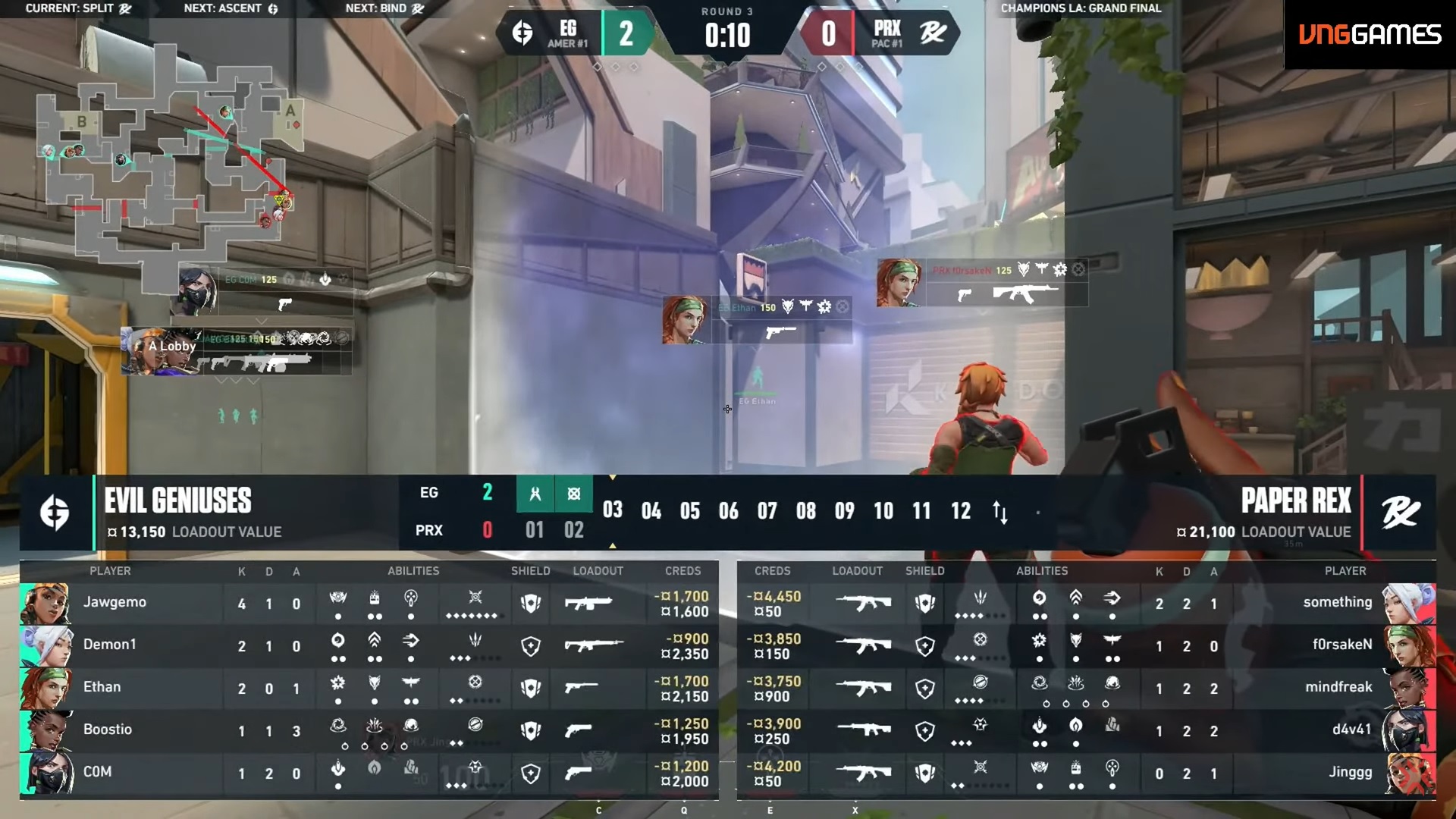Click the Evil Geniuses logo beside team name

pyautogui.click(x=55, y=513)
